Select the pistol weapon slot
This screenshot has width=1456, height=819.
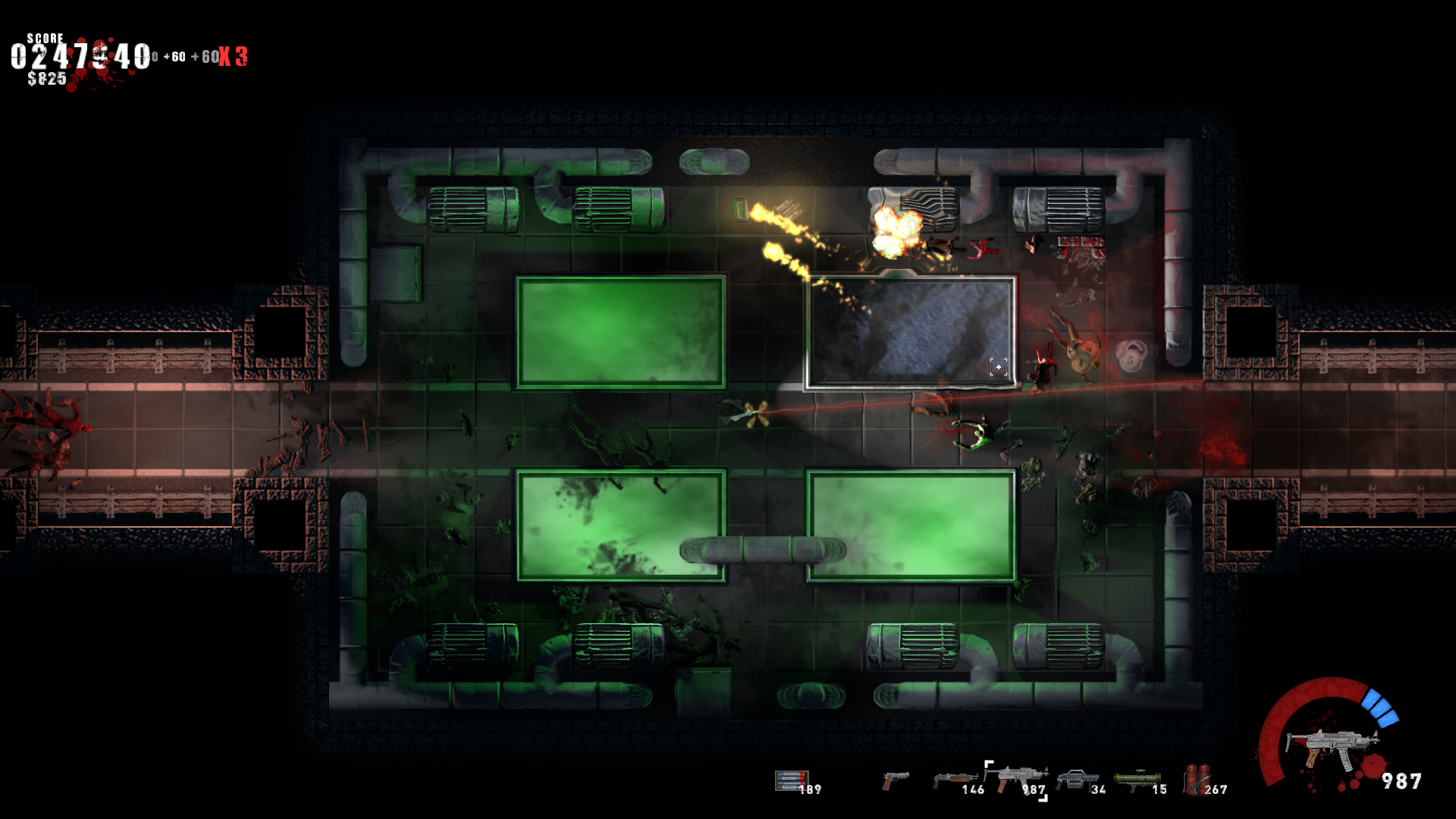896,781
